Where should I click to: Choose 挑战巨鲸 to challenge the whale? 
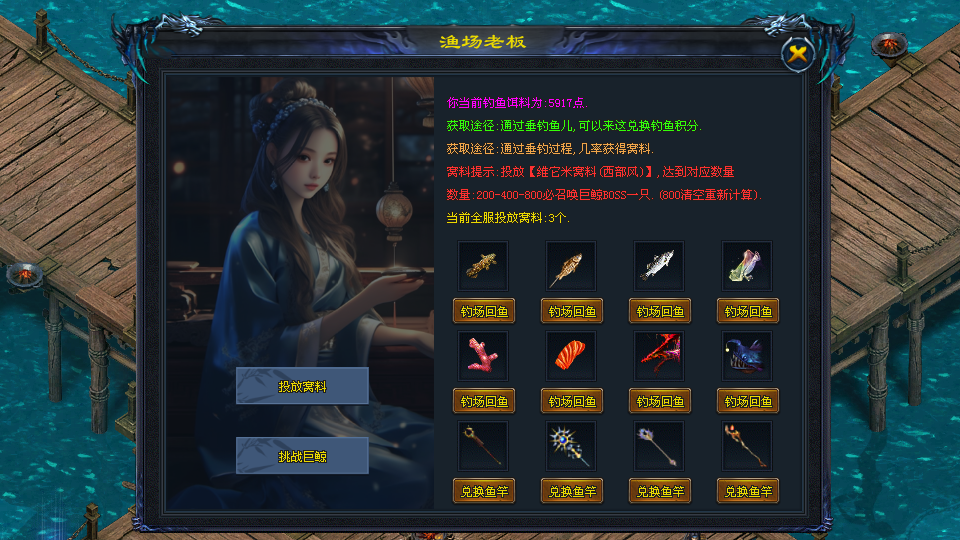point(302,456)
